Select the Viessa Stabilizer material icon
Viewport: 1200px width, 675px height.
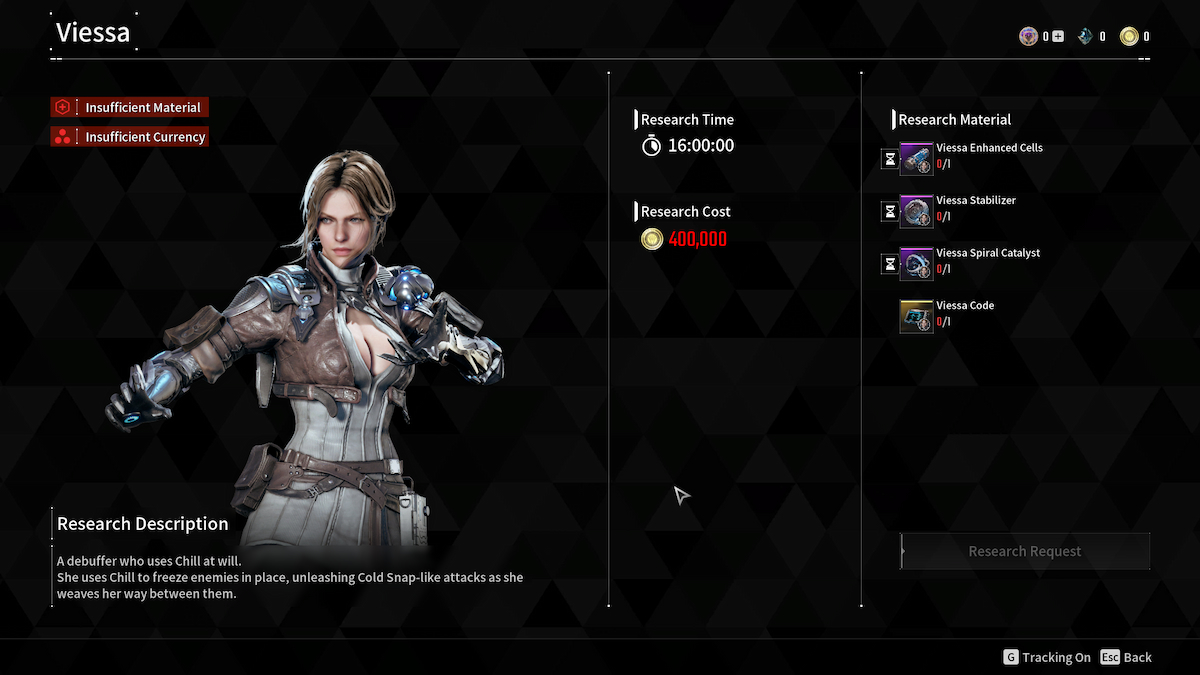(x=916, y=212)
